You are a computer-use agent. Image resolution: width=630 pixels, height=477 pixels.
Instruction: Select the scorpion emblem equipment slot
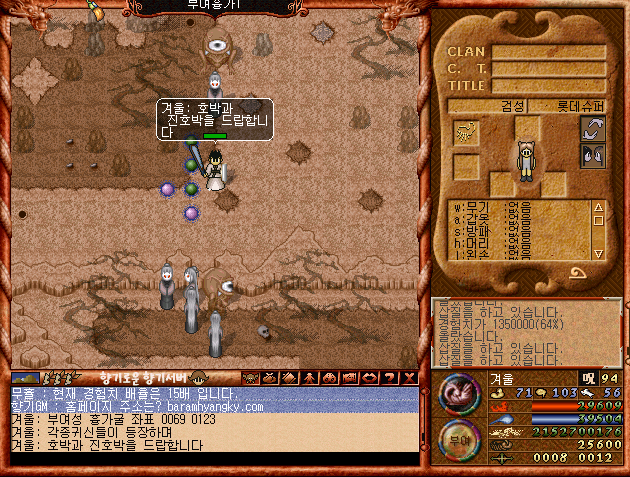click(x=465, y=133)
